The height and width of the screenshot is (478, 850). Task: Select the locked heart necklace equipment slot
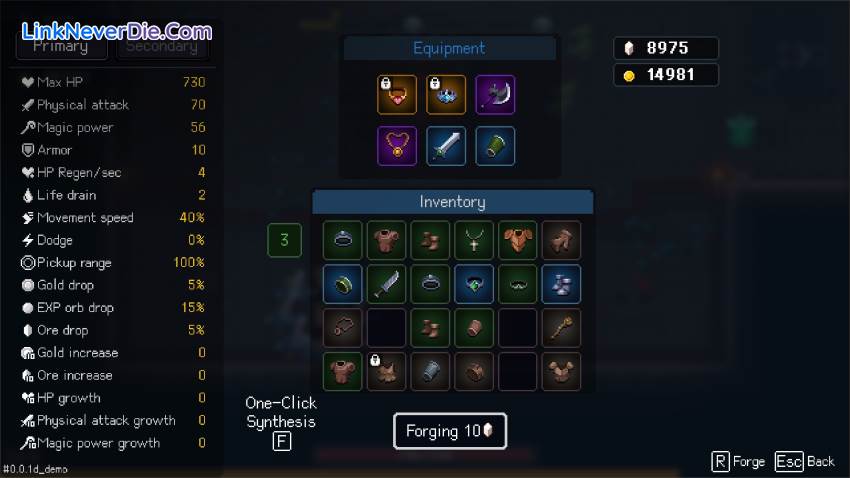[397, 95]
